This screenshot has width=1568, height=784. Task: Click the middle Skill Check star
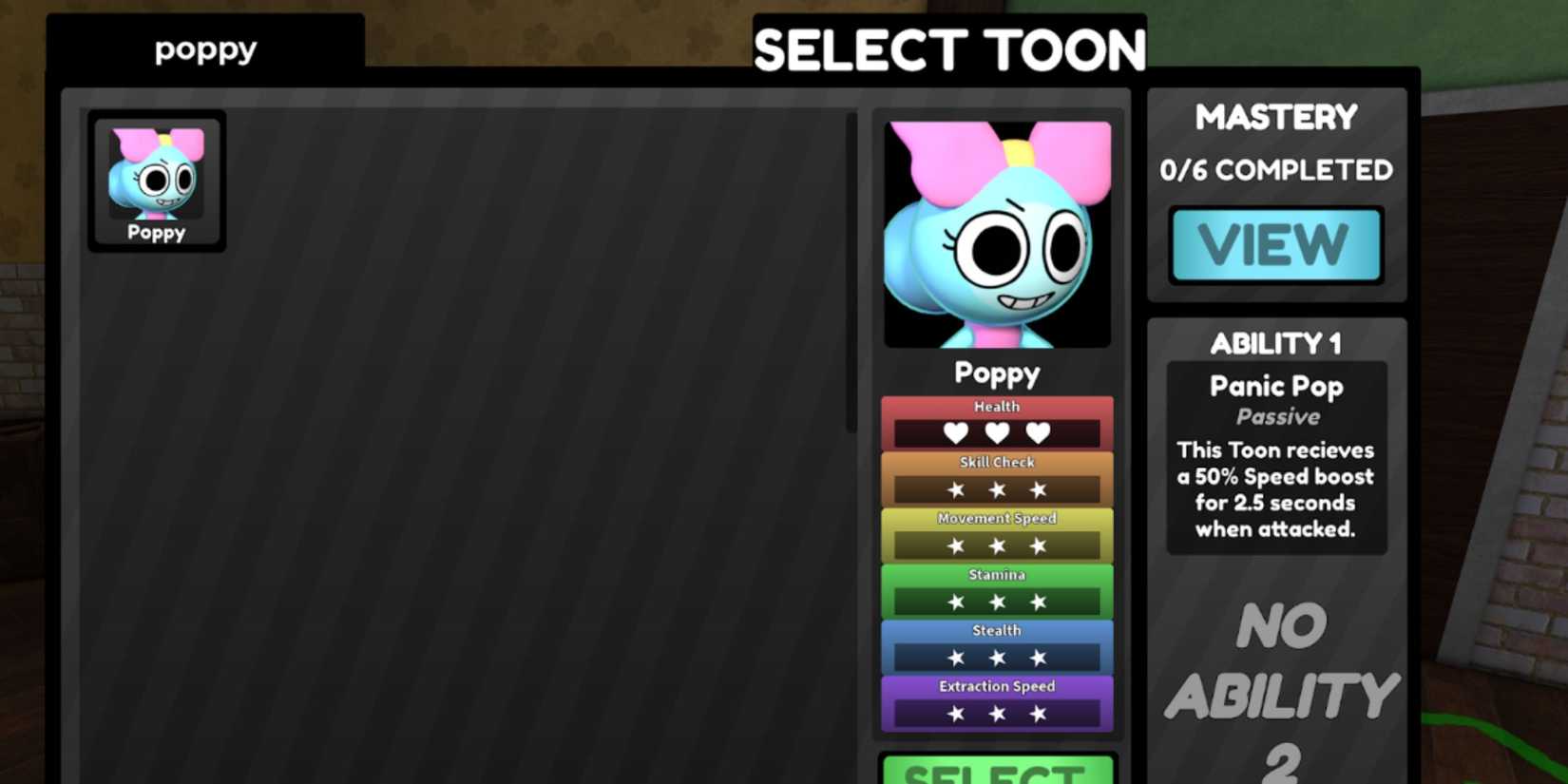(996, 488)
